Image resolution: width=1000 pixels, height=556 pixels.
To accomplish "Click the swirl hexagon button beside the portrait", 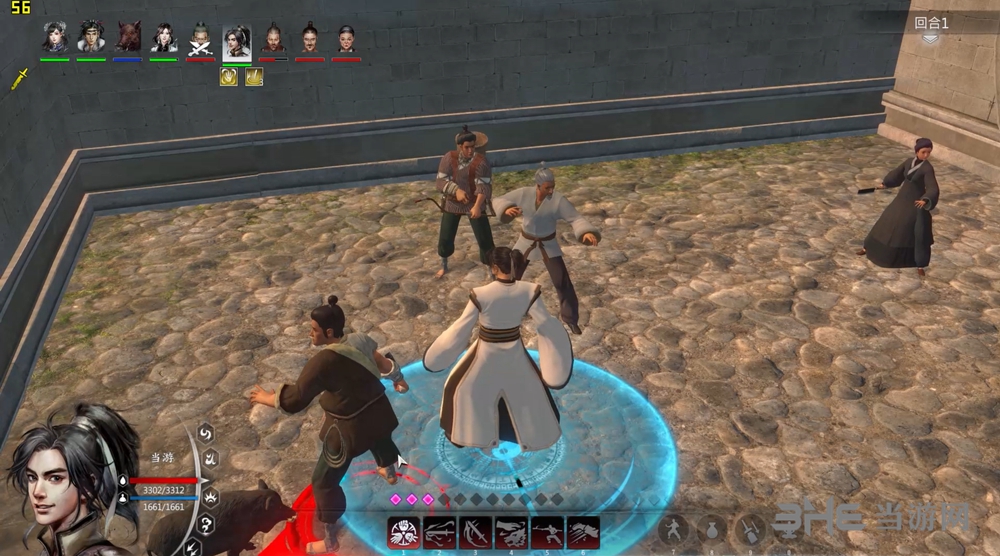I will [206, 434].
